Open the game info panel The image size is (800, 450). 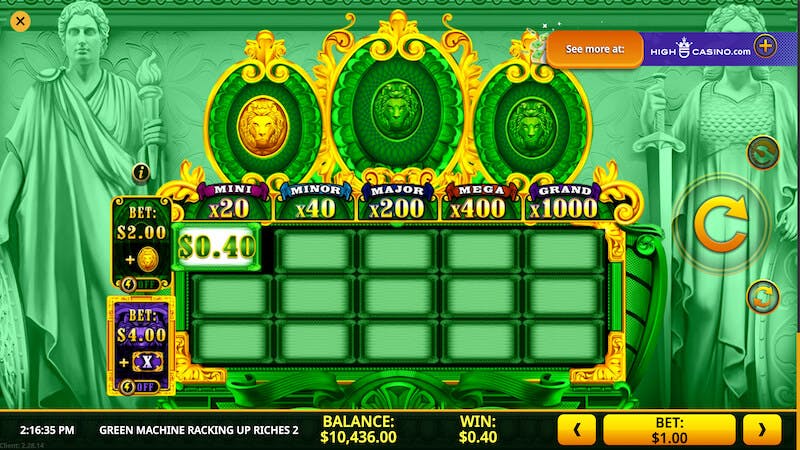click(x=141, y=172)
